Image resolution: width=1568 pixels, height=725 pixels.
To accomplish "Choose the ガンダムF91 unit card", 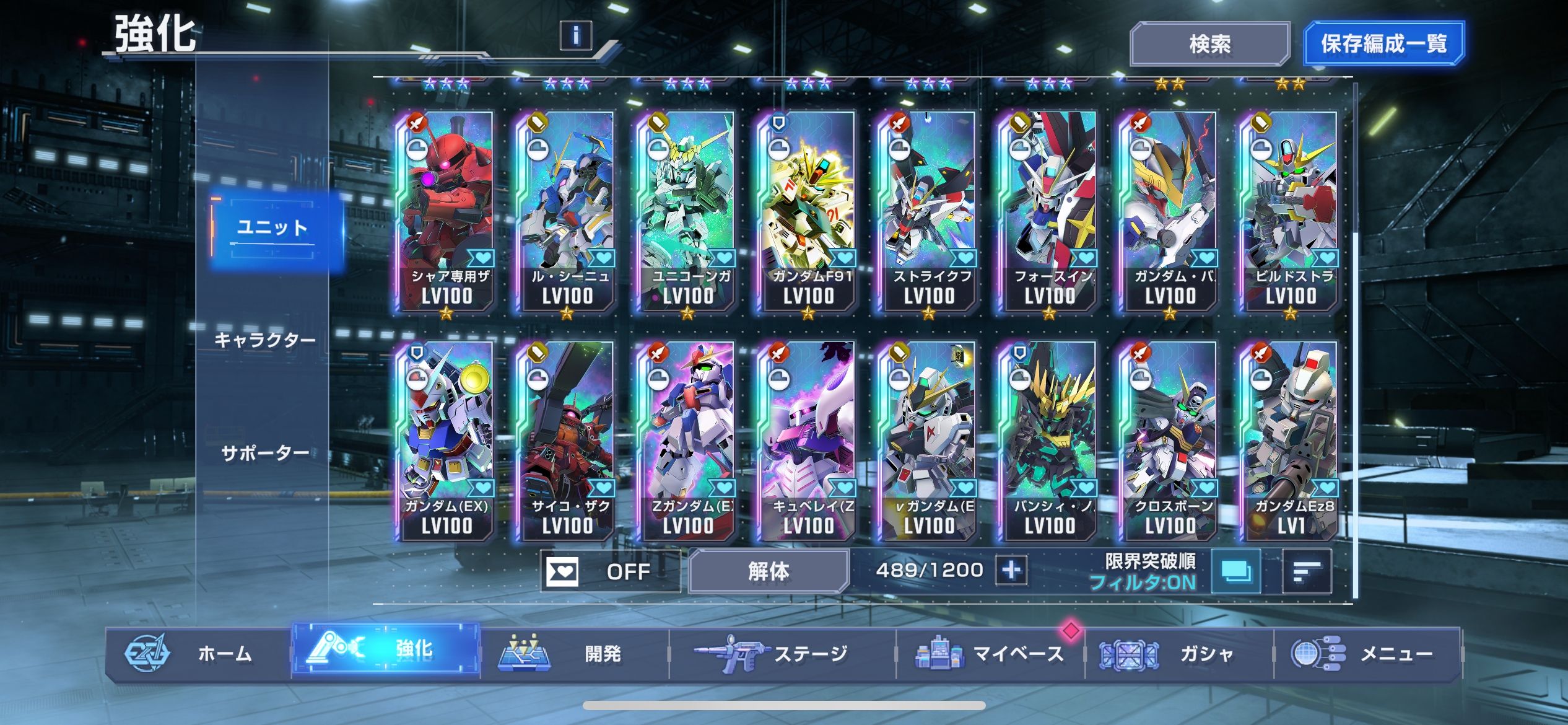I will point(808,211).
